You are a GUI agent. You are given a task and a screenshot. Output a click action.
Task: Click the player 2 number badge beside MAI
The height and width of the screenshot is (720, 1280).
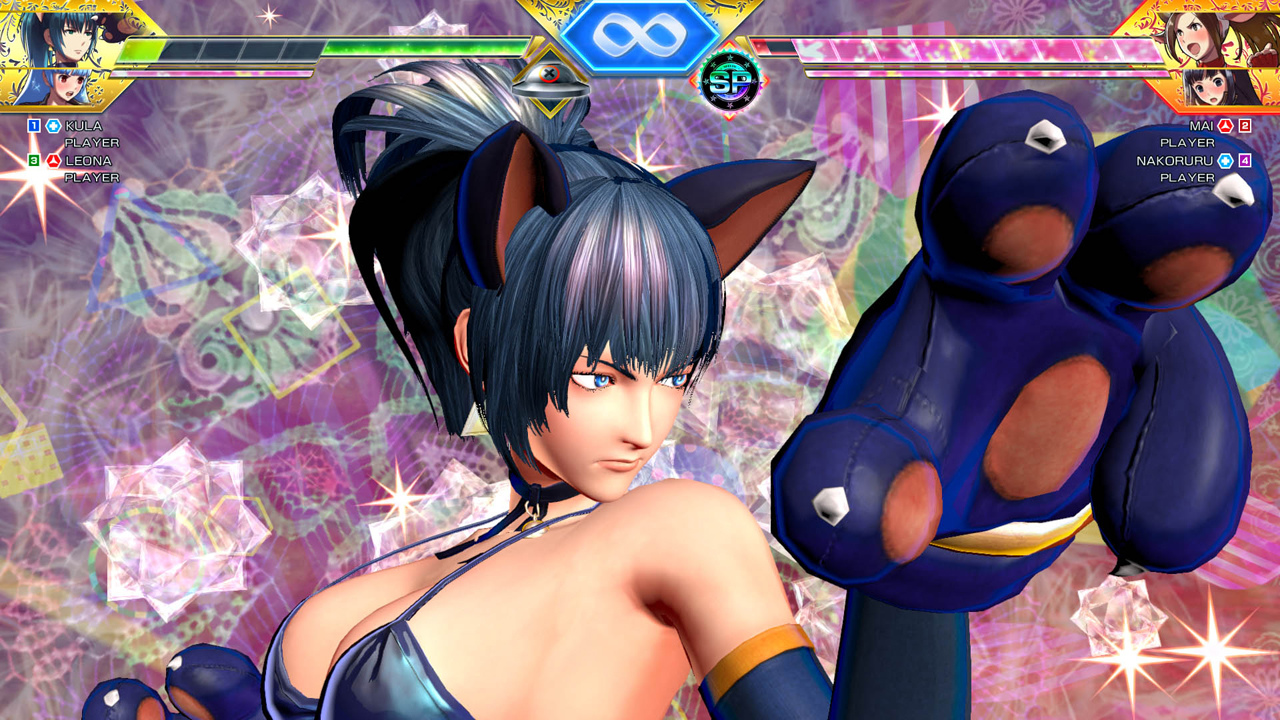tap(1245, 126)
